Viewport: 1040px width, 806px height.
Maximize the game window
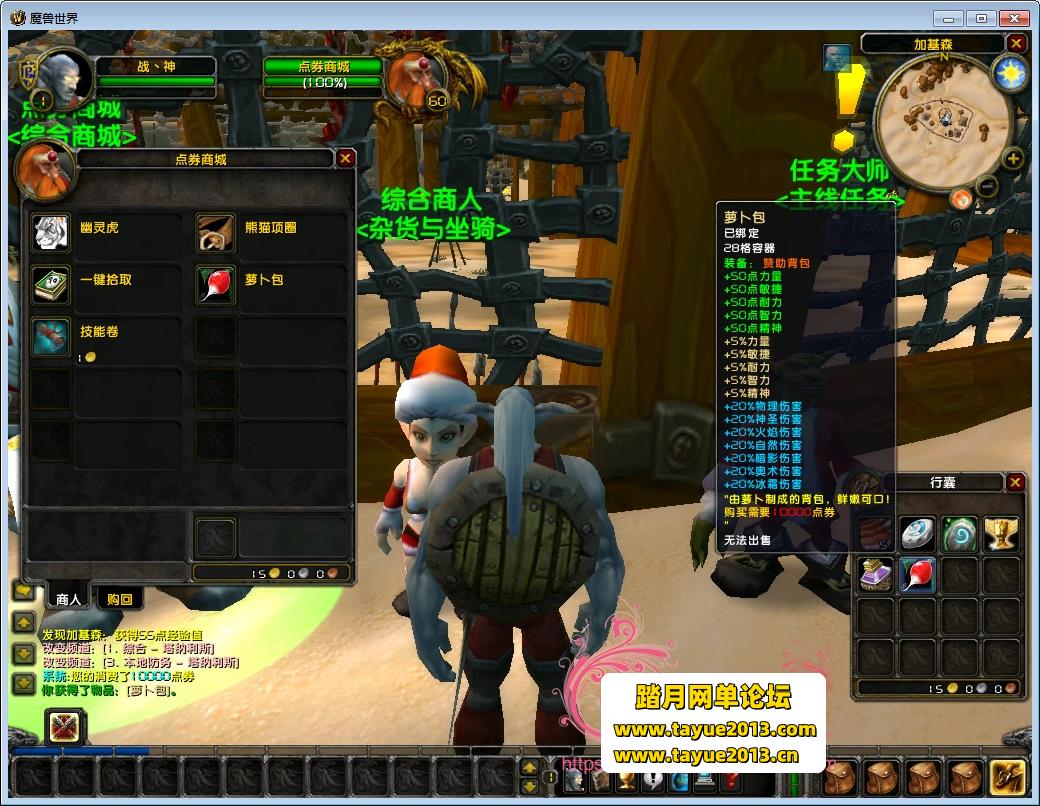point(981,17)
